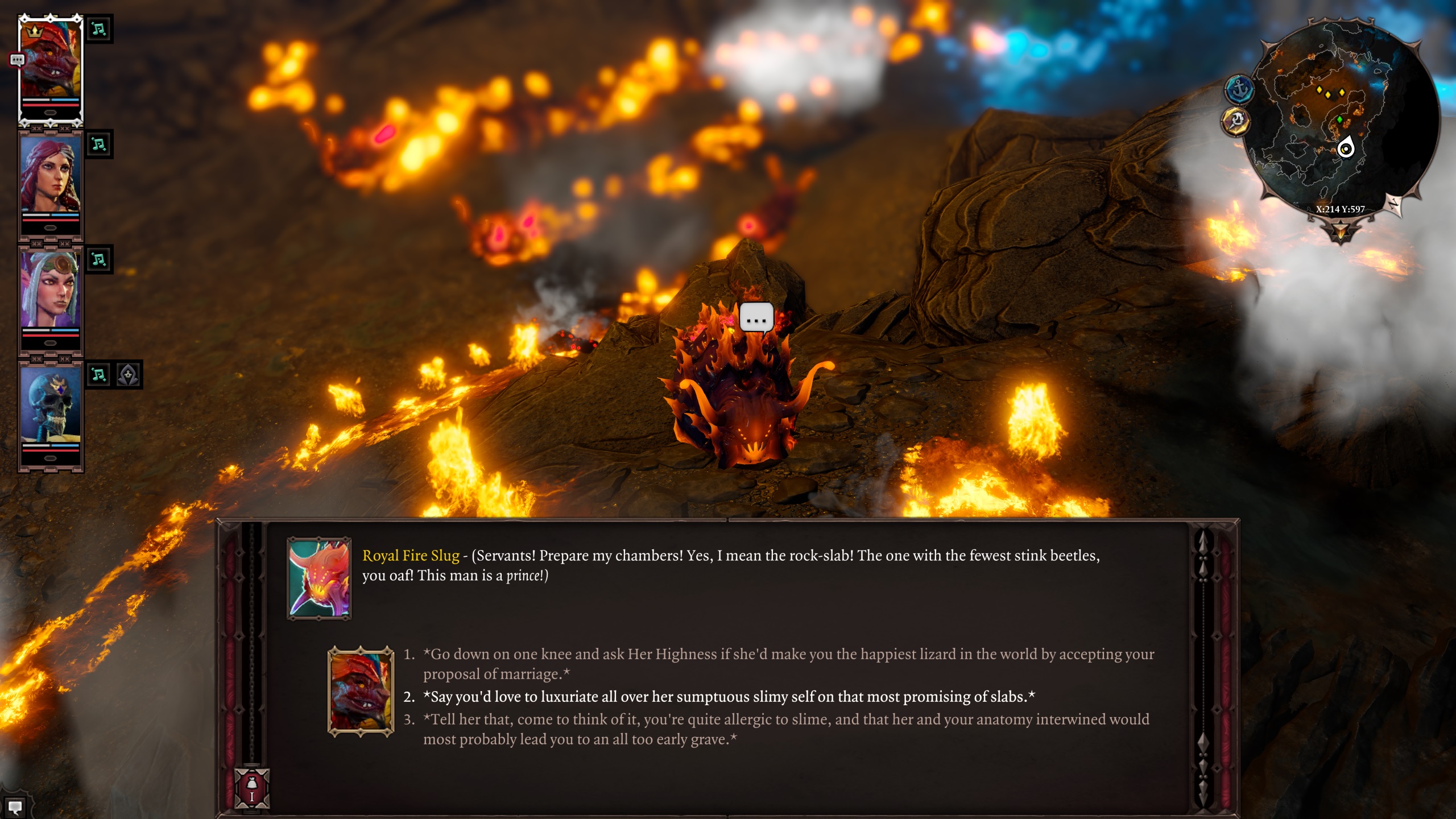Click the hooded death status icon beside the skull portrait
Image resolution: width=1456 pixels, height=819 pixels.
(129, 375)
